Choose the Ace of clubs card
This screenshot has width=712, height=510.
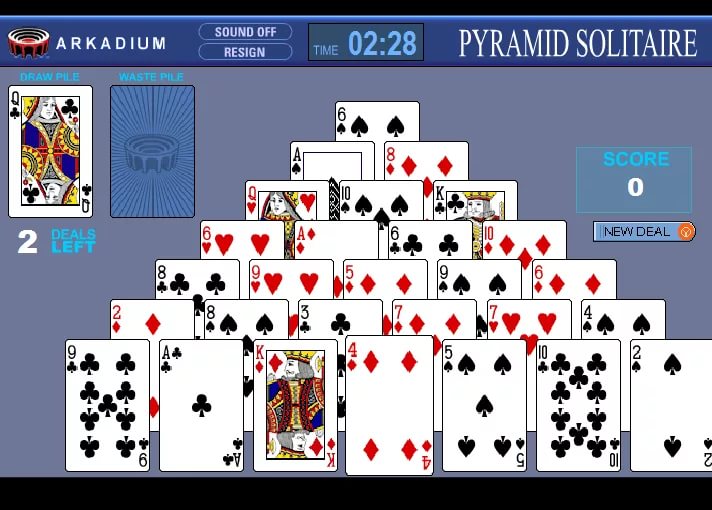tap(201, 405)
